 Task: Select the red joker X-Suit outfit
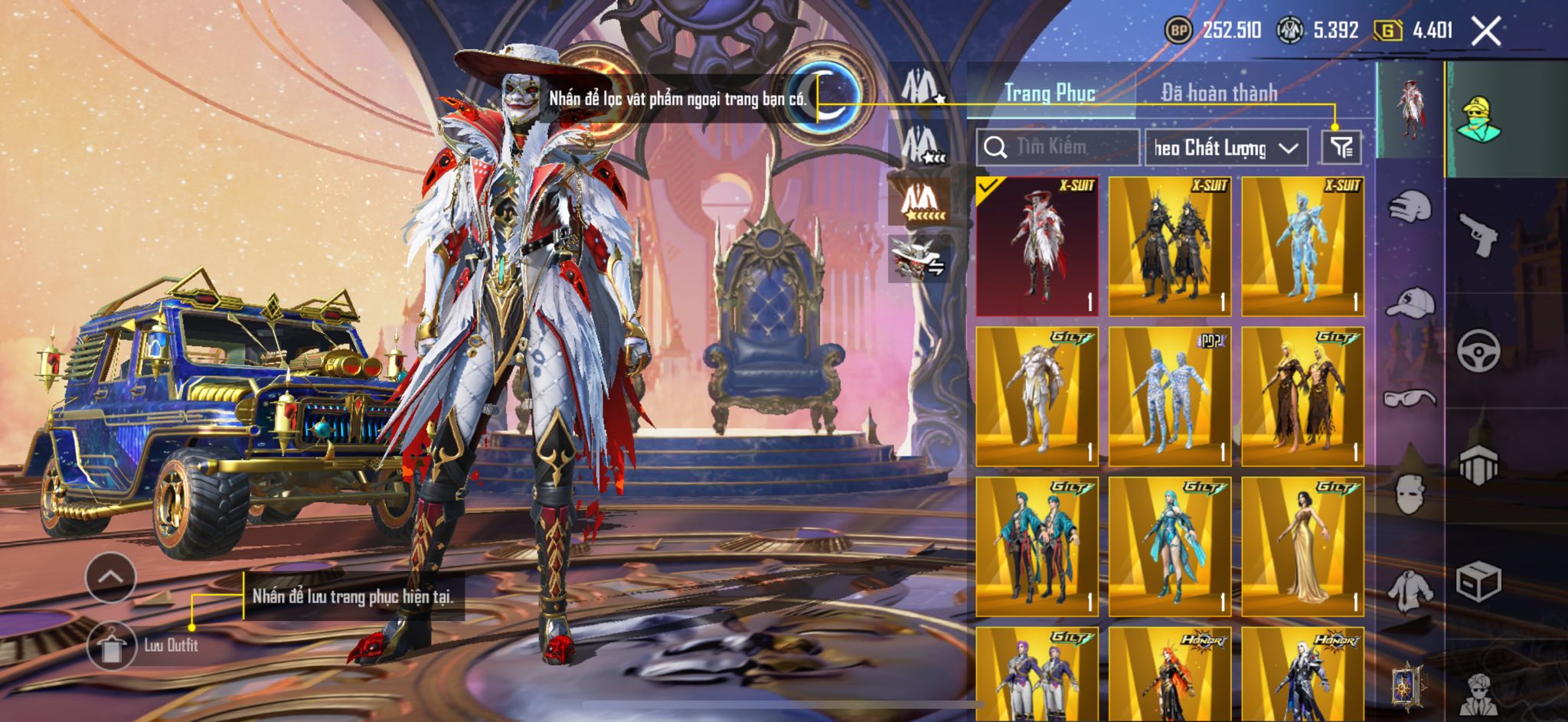[1037, 247]
